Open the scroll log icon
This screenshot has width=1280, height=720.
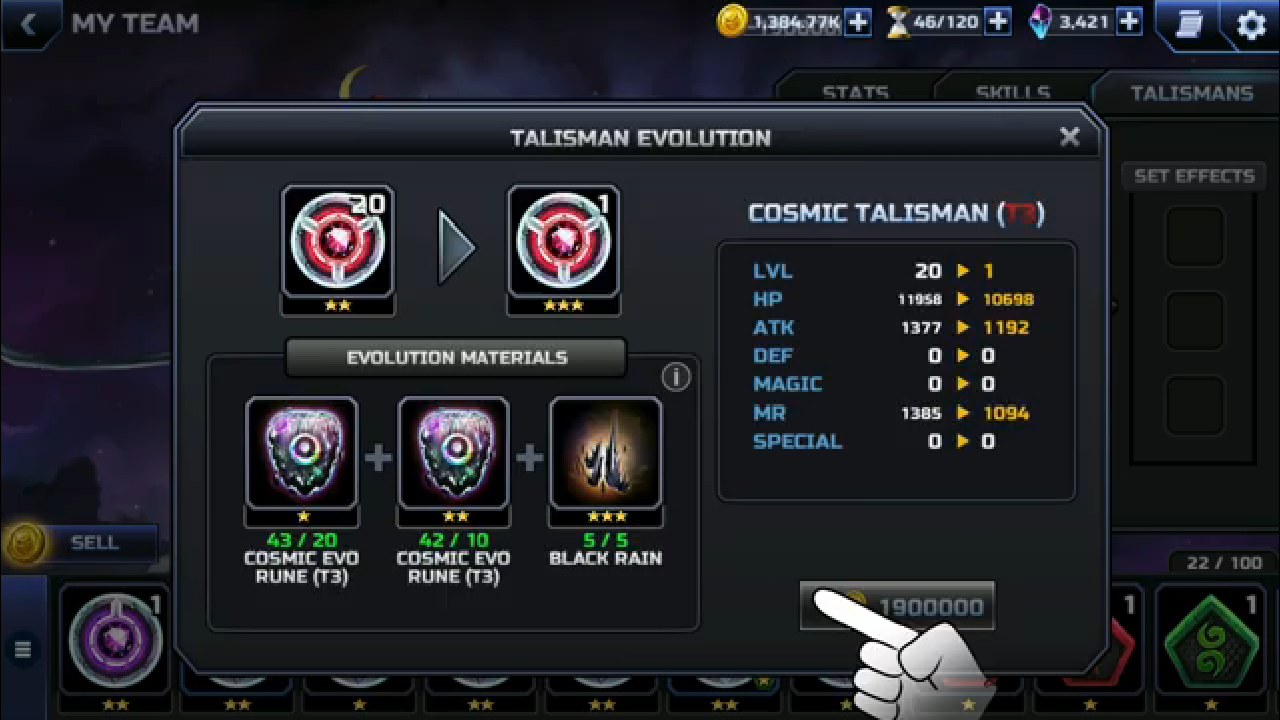pos(1189,24)
